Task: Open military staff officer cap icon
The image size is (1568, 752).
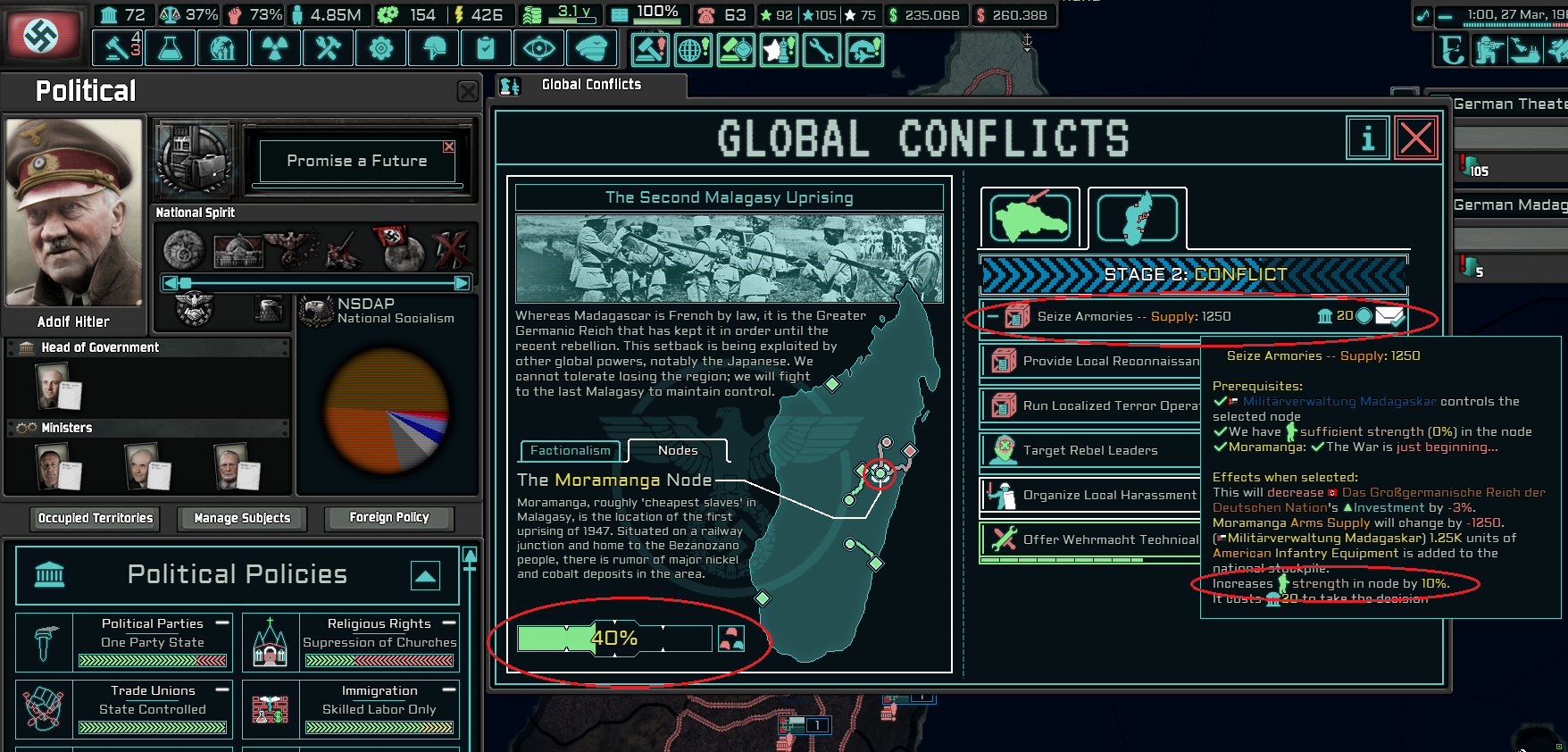Action: coord(592,48)
